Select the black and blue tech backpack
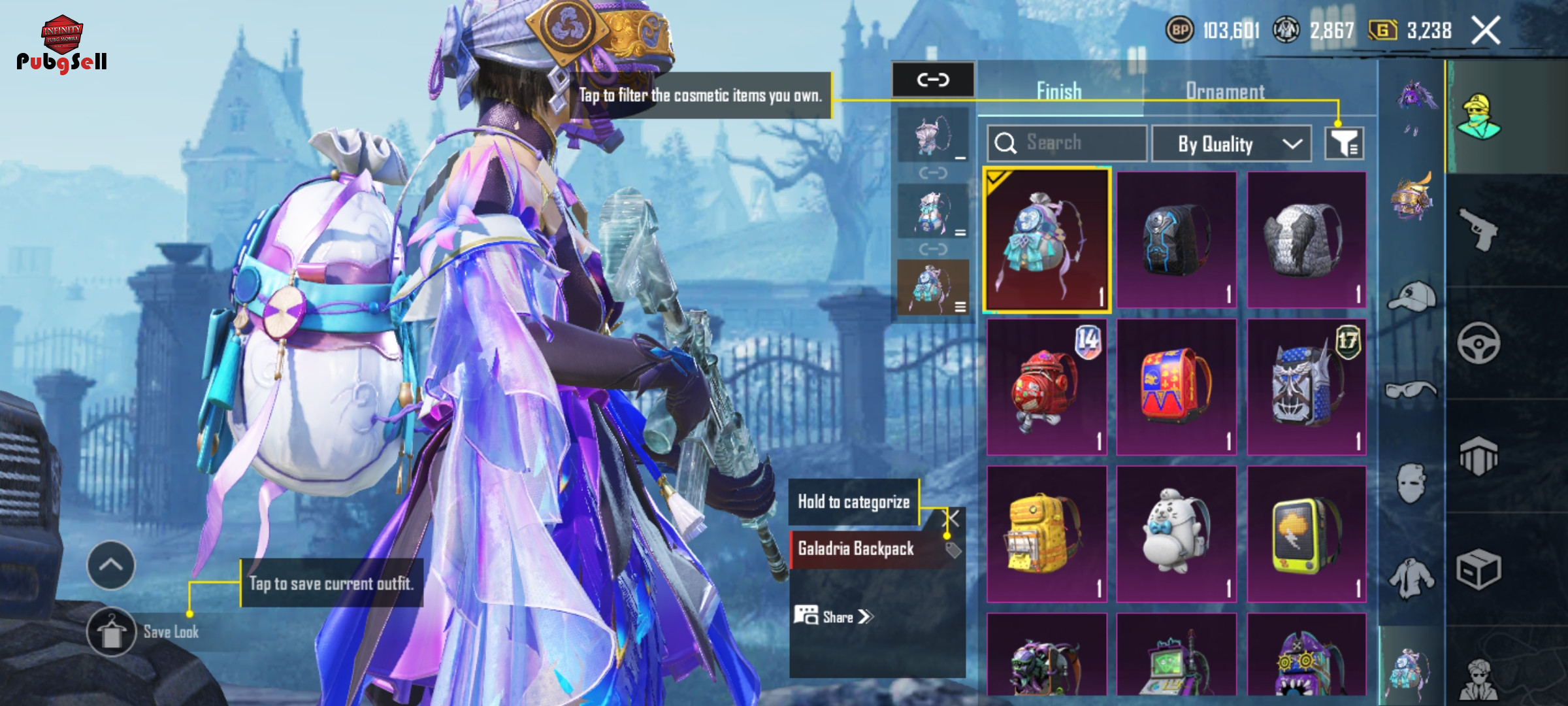The image size is (1568, 706). (x=1176, y=240)
